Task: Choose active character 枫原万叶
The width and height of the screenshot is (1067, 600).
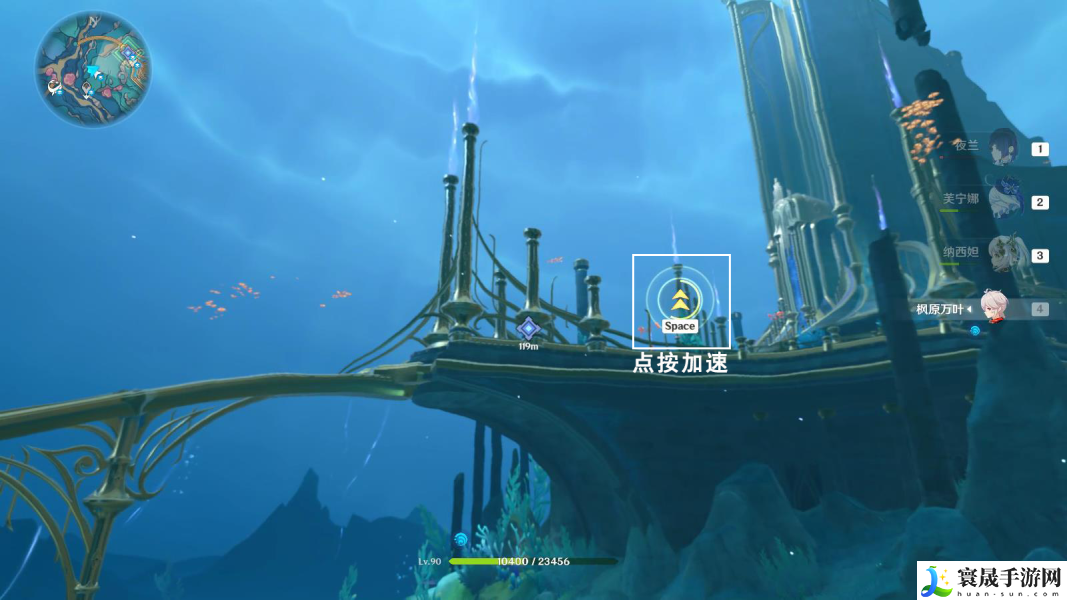Action: [991, 308]
